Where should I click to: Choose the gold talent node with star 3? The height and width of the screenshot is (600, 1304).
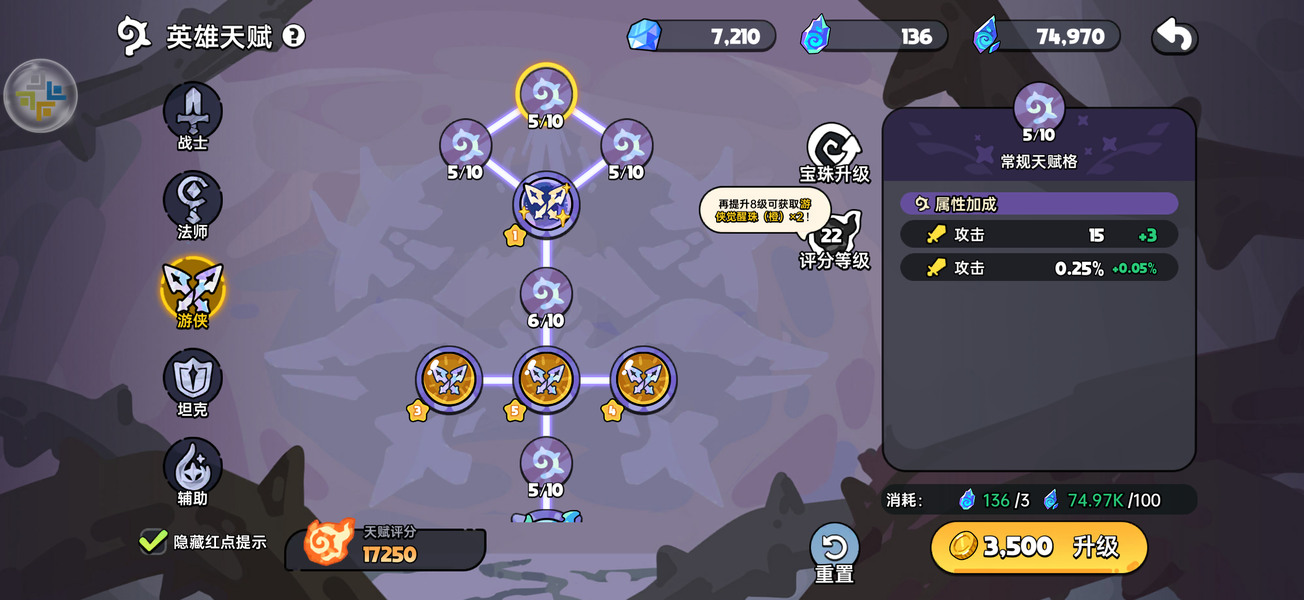449,380
